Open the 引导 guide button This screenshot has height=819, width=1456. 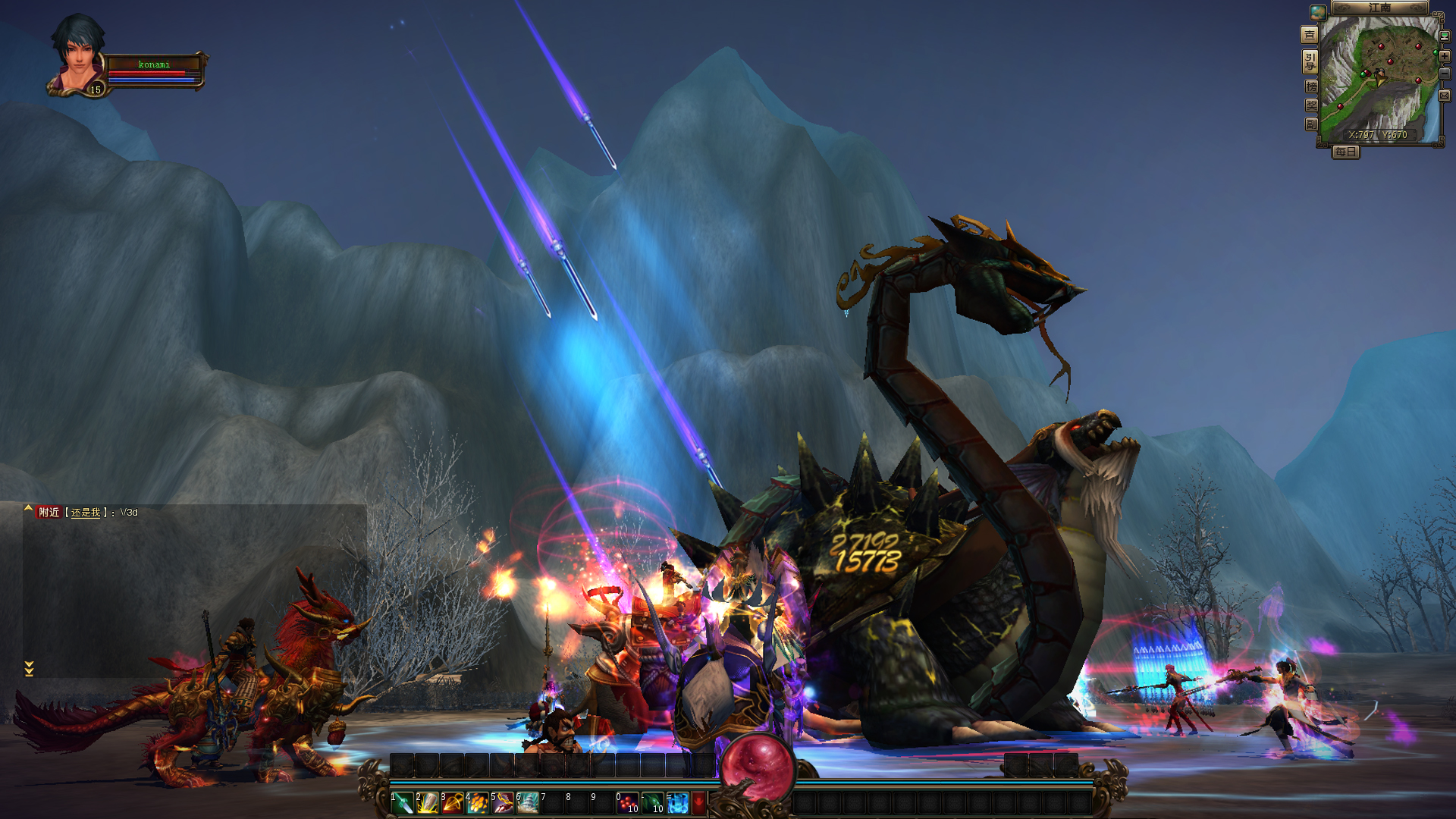pos(1310,61)
